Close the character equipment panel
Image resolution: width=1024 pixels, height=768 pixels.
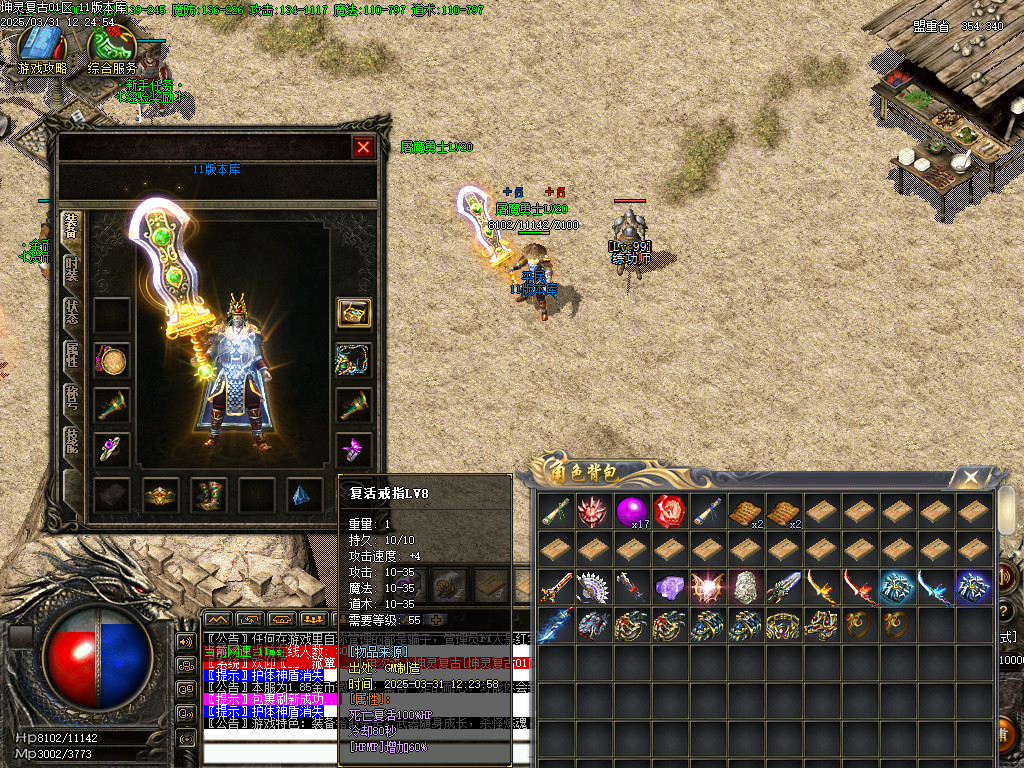pos(363,148)
